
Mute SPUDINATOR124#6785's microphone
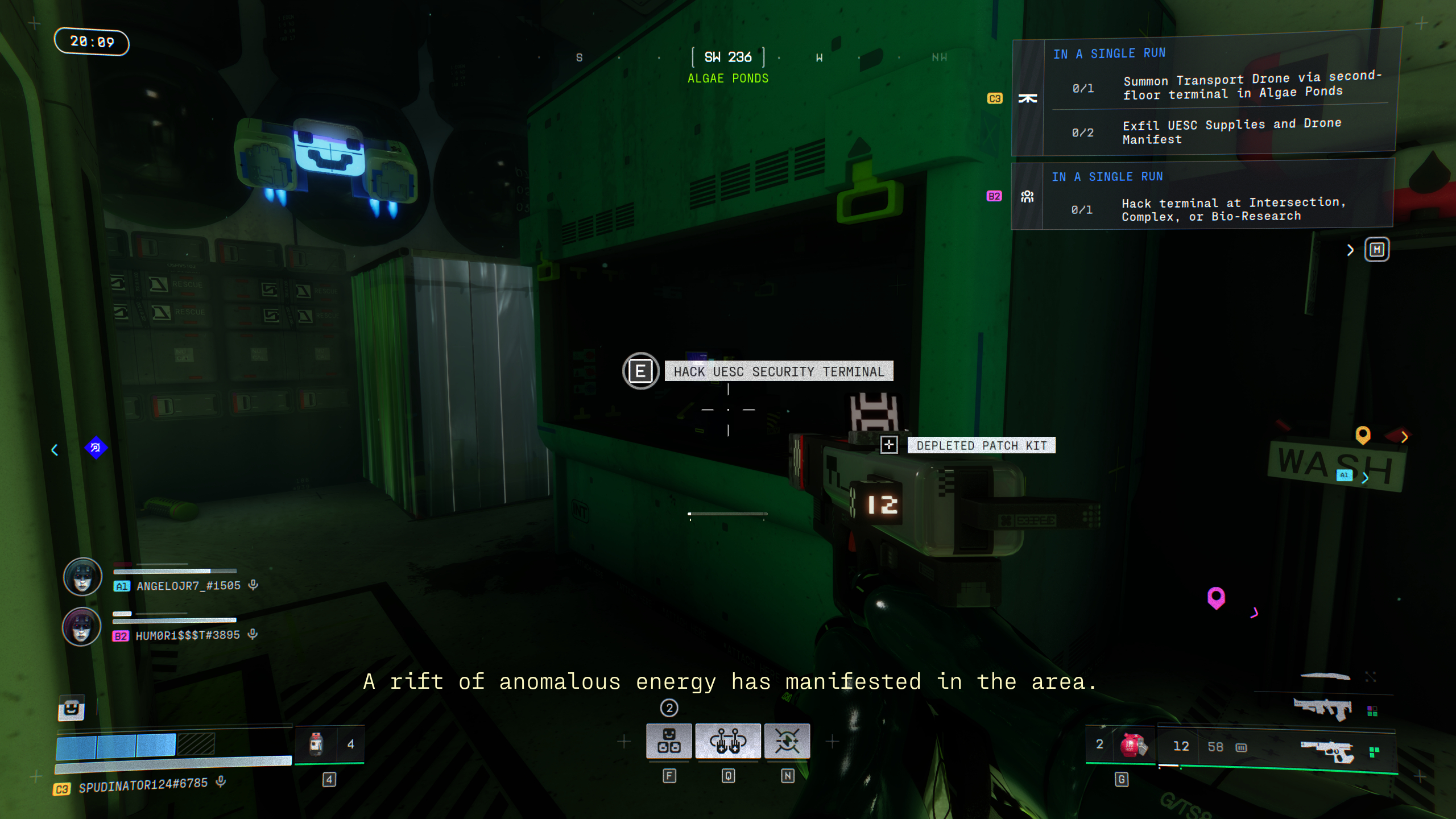tap(221, 781)
